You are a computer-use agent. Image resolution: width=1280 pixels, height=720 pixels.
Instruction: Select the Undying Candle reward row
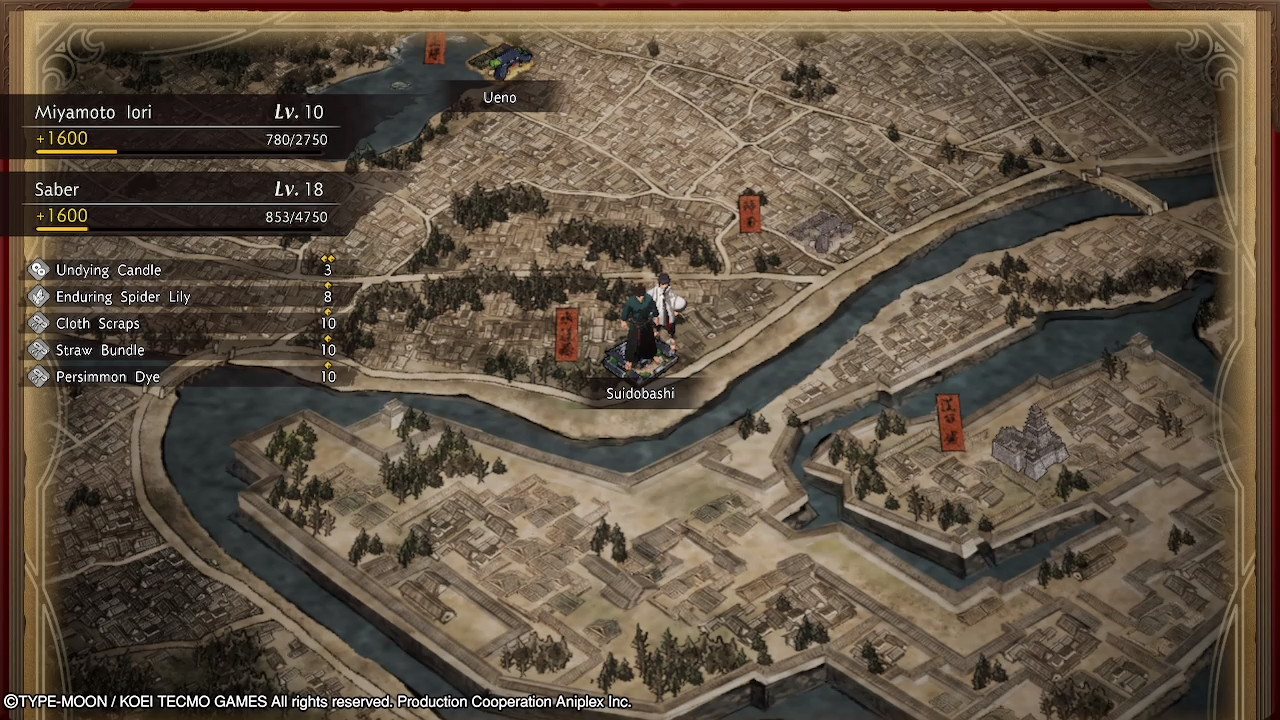[180, 270]
